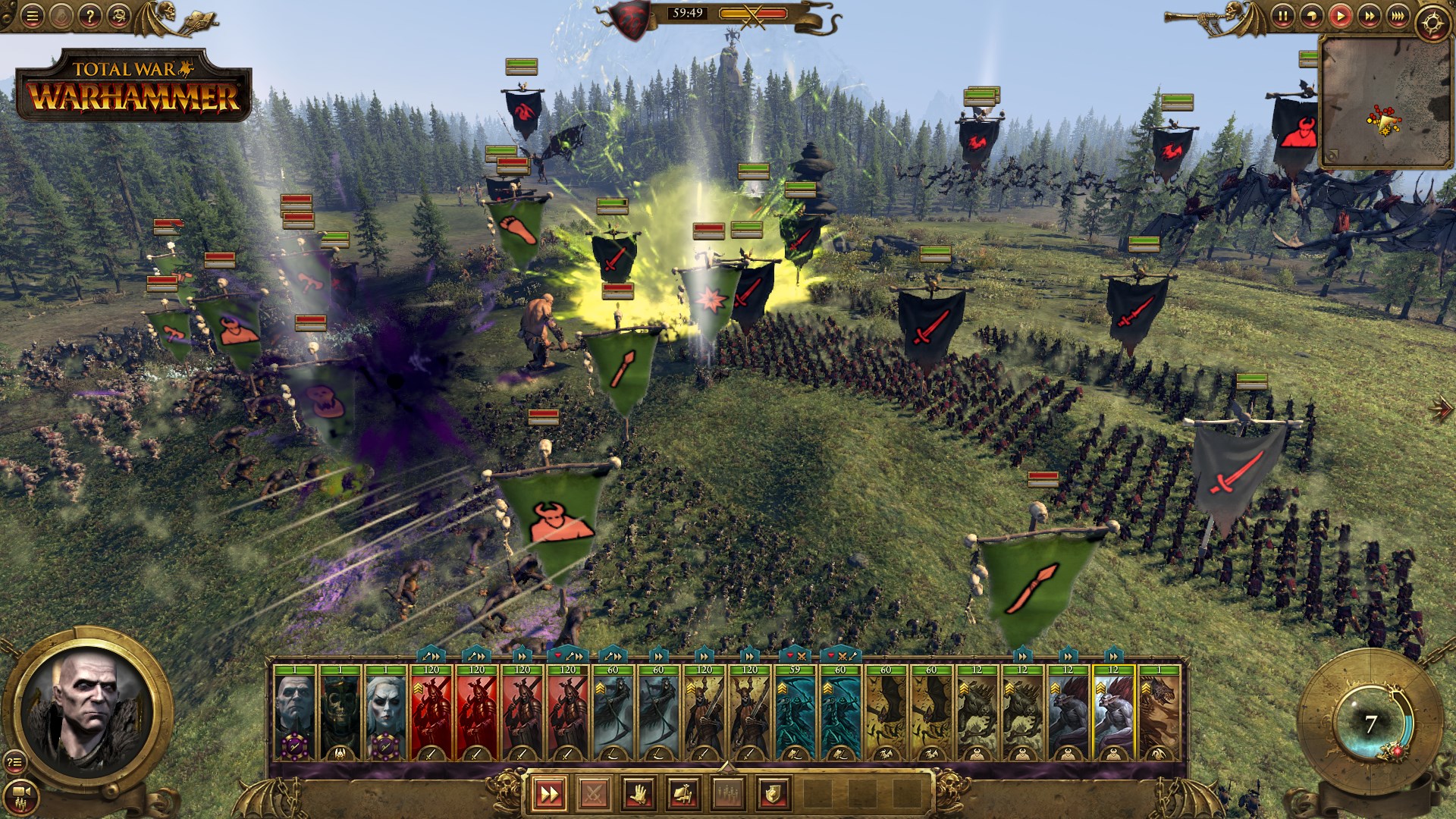Click the tactical map compass button

(x=1432, y=24)
